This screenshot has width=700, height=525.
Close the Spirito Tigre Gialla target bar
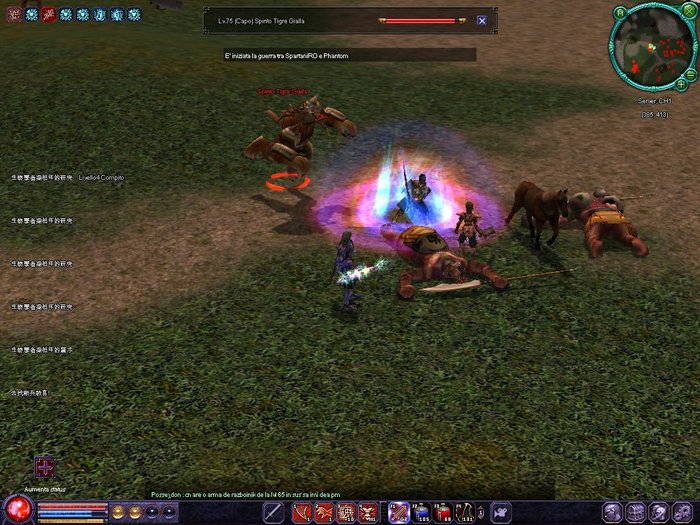(482, 20)
